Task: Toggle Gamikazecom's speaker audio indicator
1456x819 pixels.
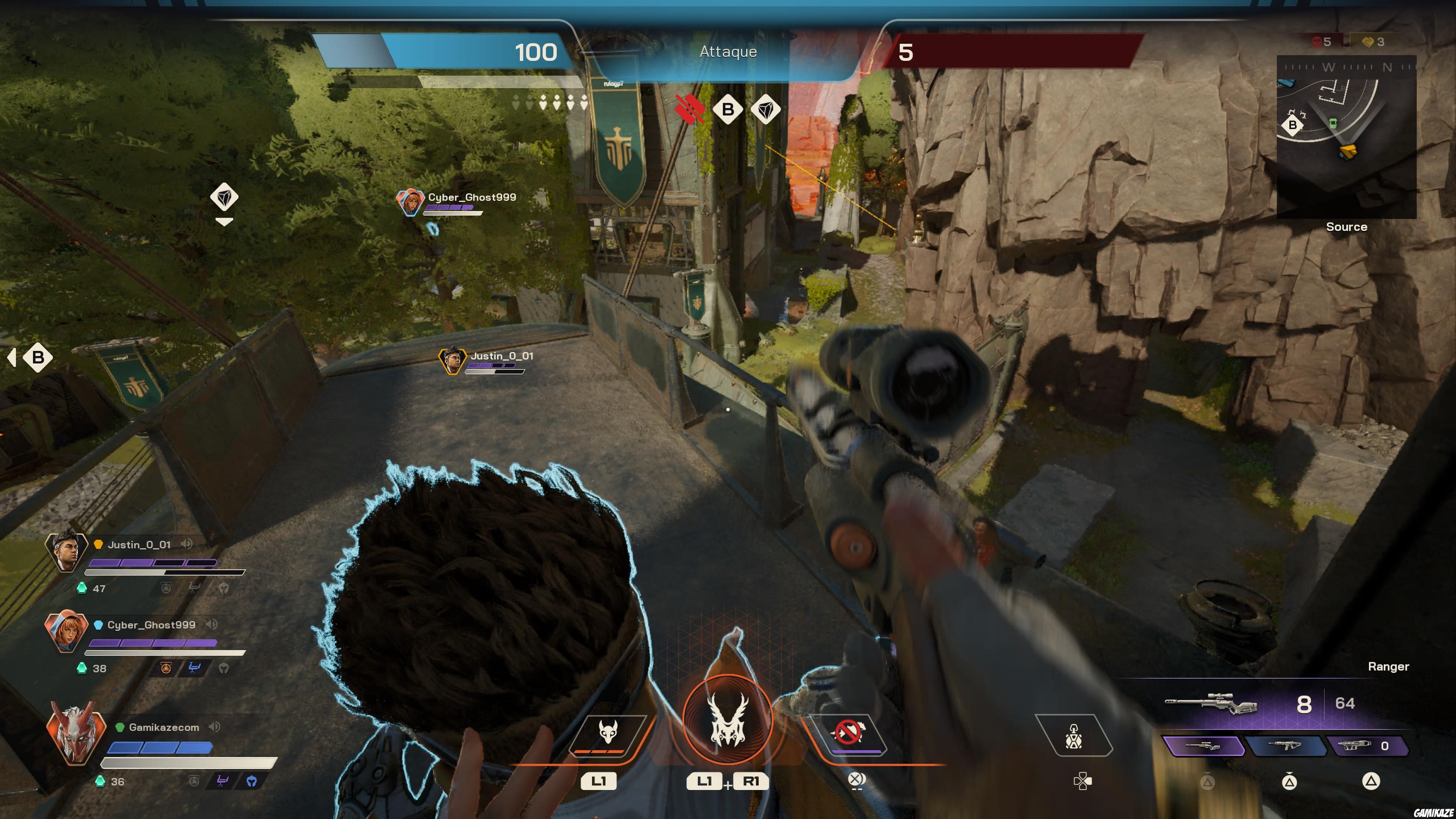Action: coord(214,726)
